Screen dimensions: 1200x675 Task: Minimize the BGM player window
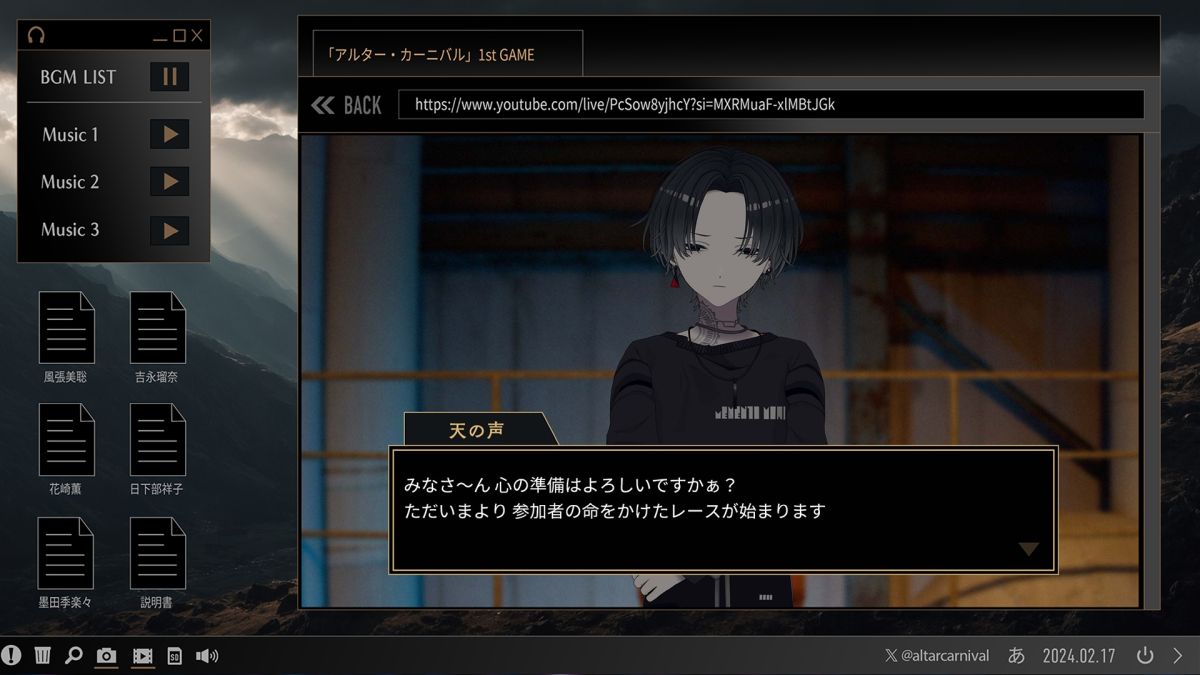tap(160, 36)
